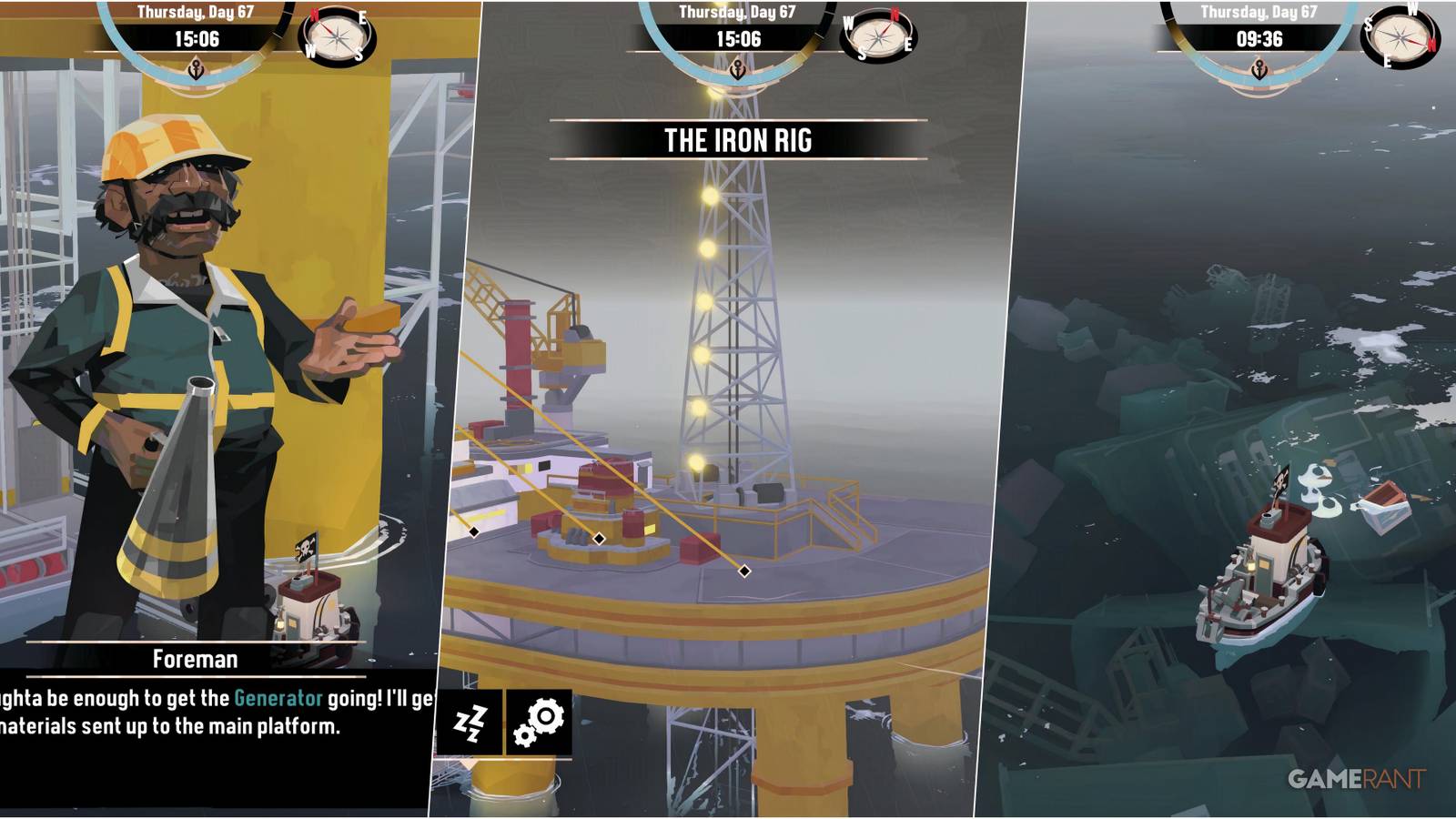Click the compass in the middle panel
This screenshot has height=819, width=1456.
[876, 36]
